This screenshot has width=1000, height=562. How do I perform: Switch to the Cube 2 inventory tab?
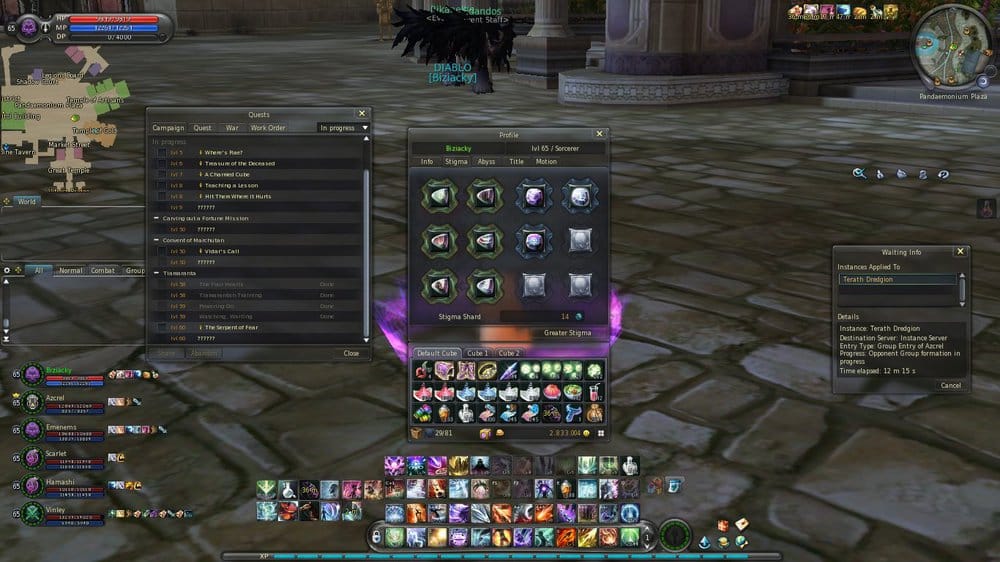point(509,353)
